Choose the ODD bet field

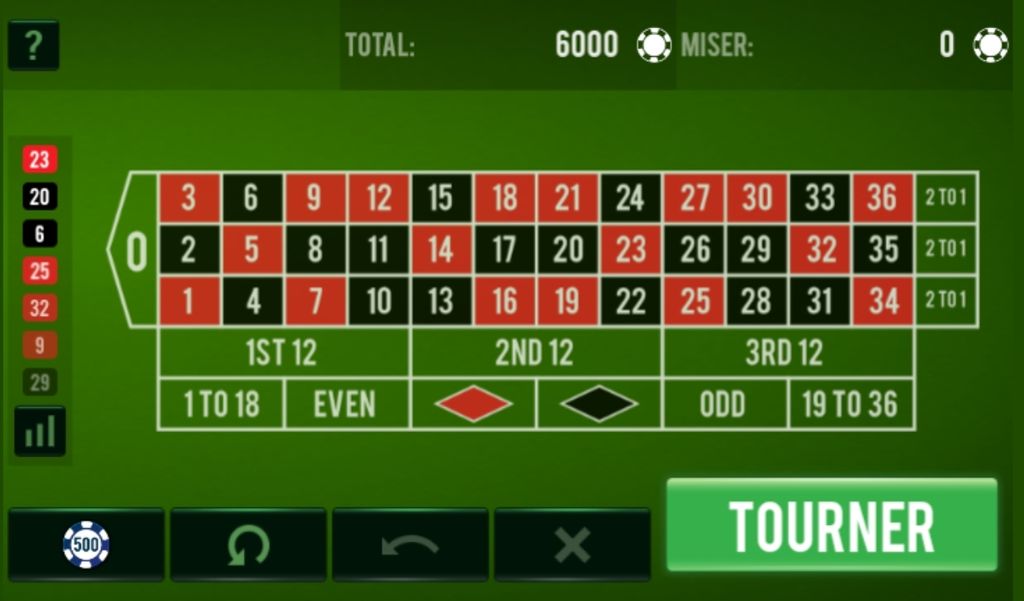(x=724, y=404)
